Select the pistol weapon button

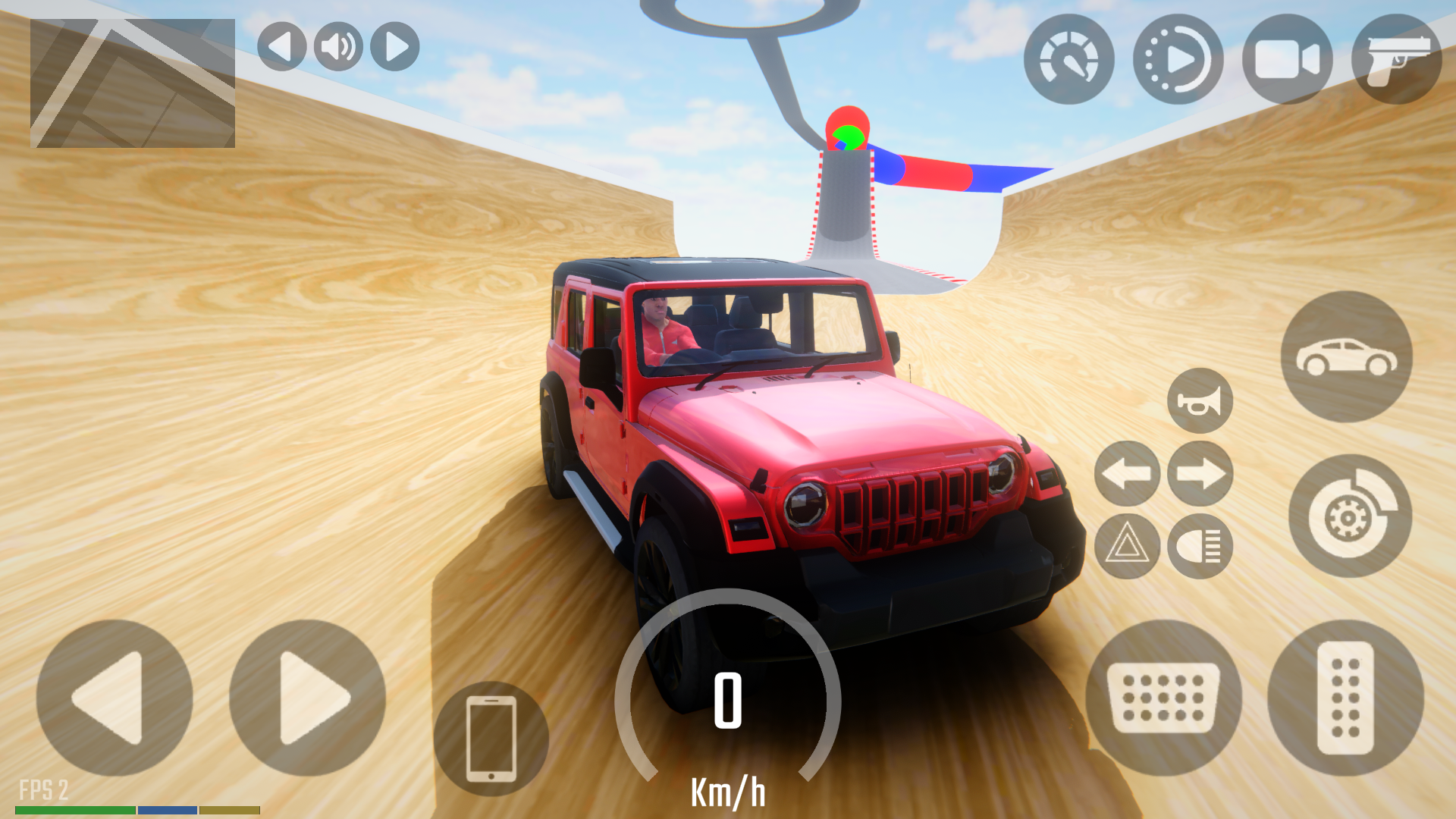point(1396,59)
